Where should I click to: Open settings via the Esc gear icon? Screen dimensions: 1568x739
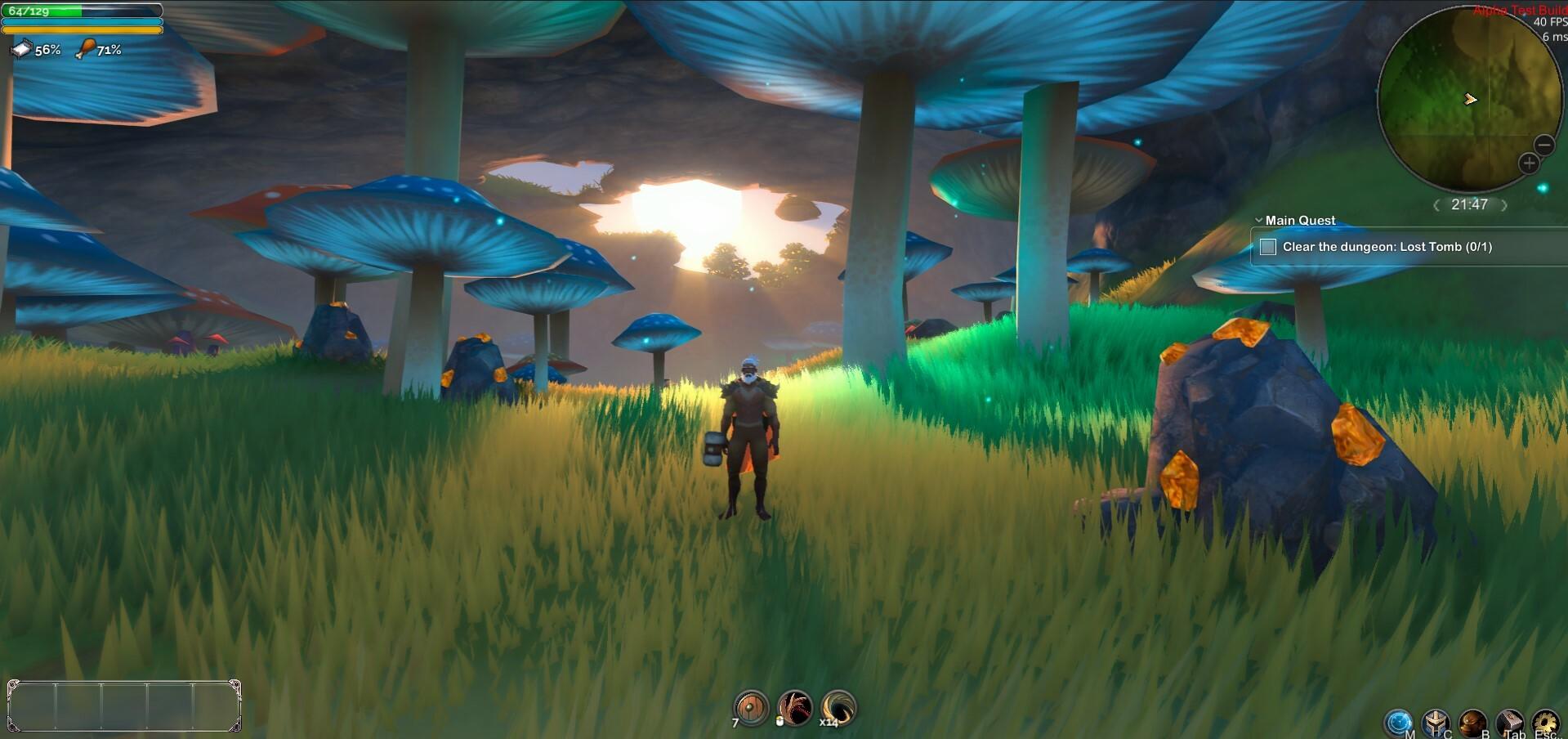(x=1545, y=722)
